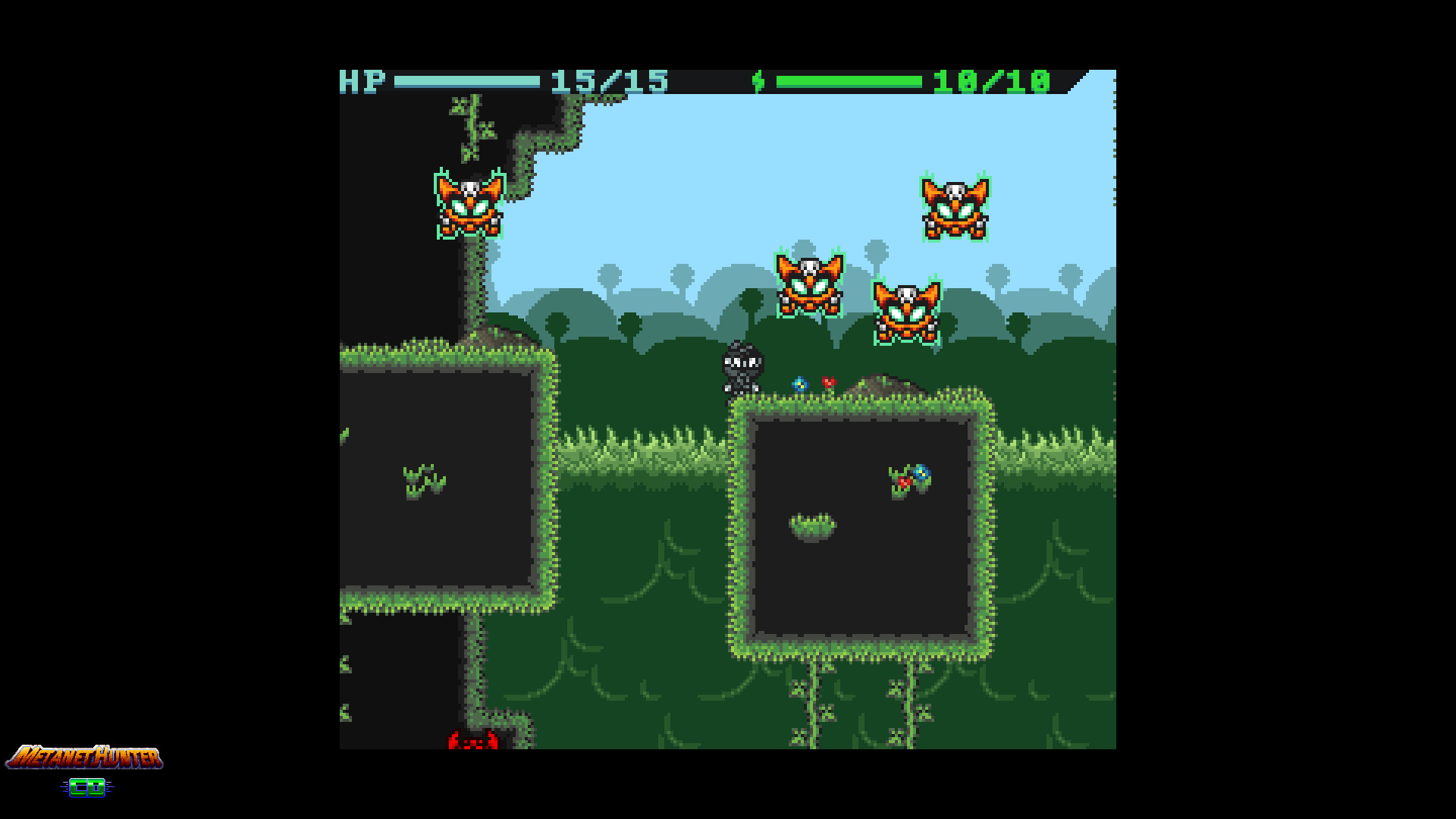Toggle the flower cluster inside the dark cave
This screenshot has width=1456, height=819.
(x=909, y=479)
